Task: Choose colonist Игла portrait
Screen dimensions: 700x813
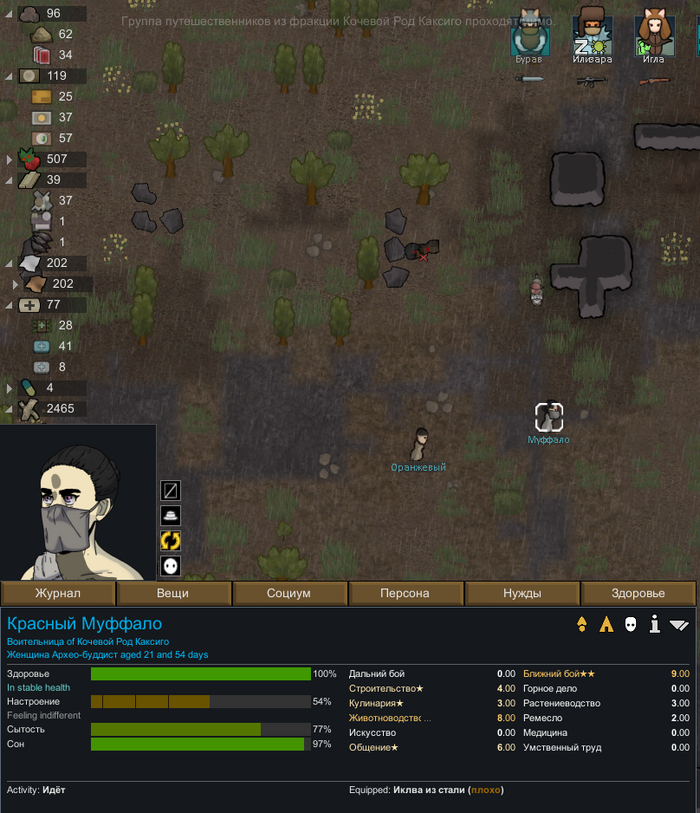Action: click(653, 38)
